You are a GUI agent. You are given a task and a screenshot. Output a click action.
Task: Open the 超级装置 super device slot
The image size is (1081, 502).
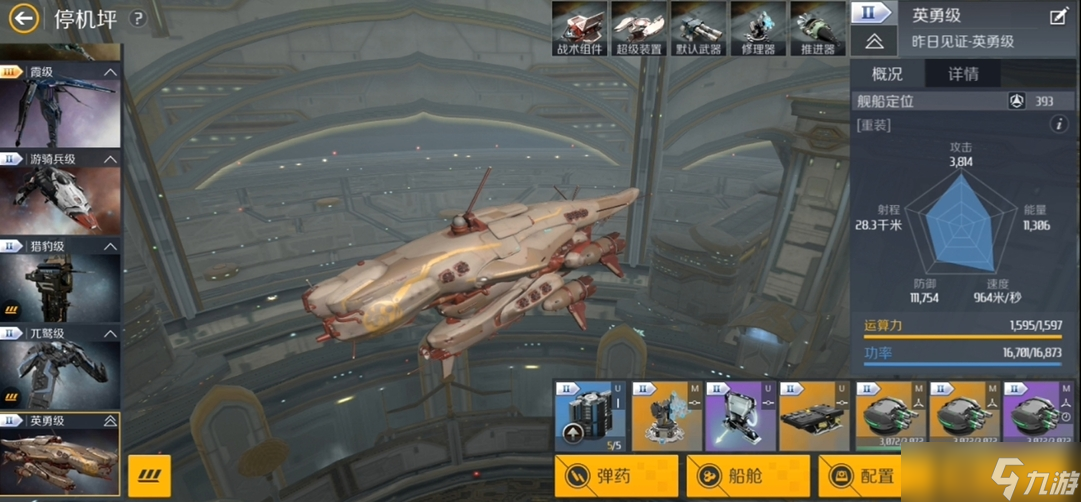(x=638, y=27)
